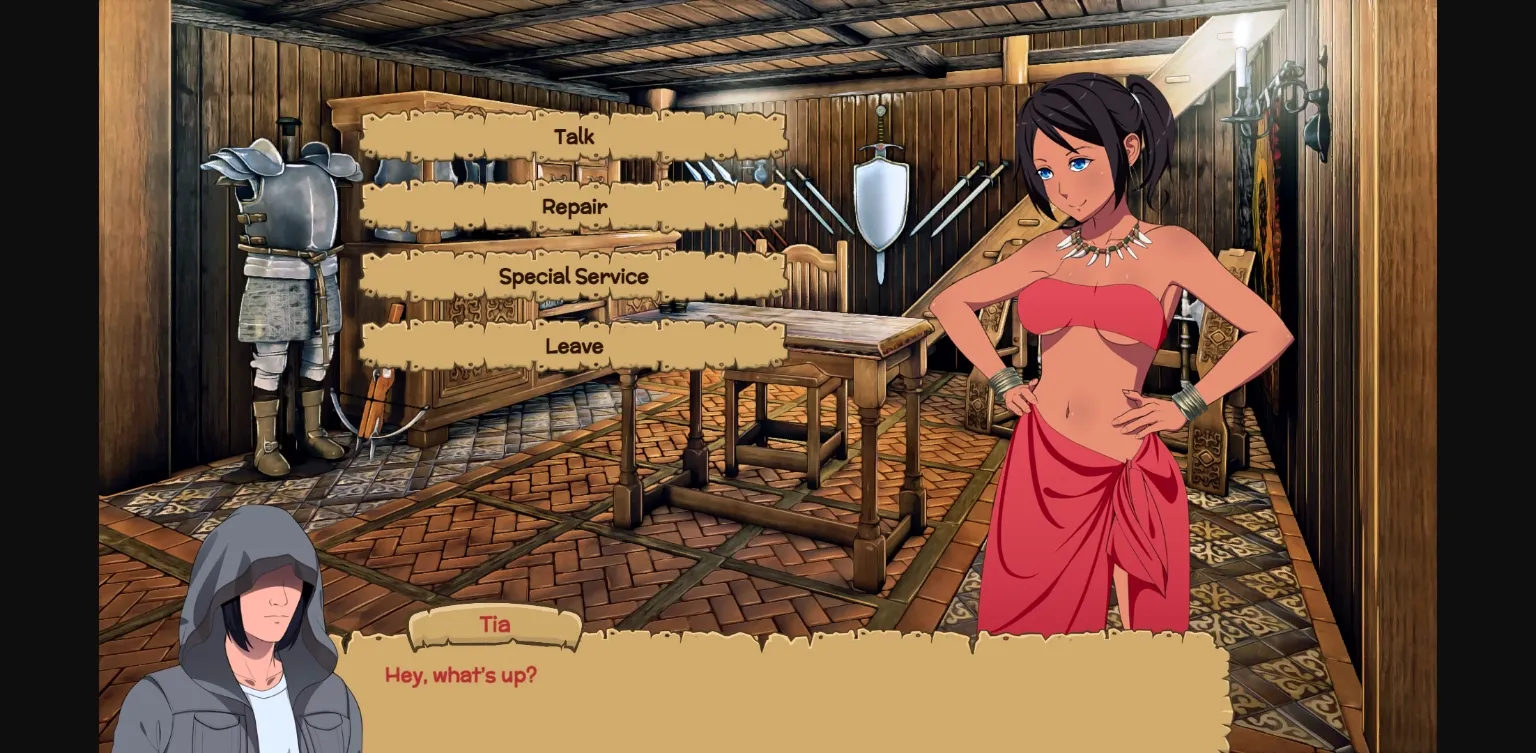1536x753 pixels.
Task: Click Tia's nameplate above the dialogue
Action: [x=495, y=624]
